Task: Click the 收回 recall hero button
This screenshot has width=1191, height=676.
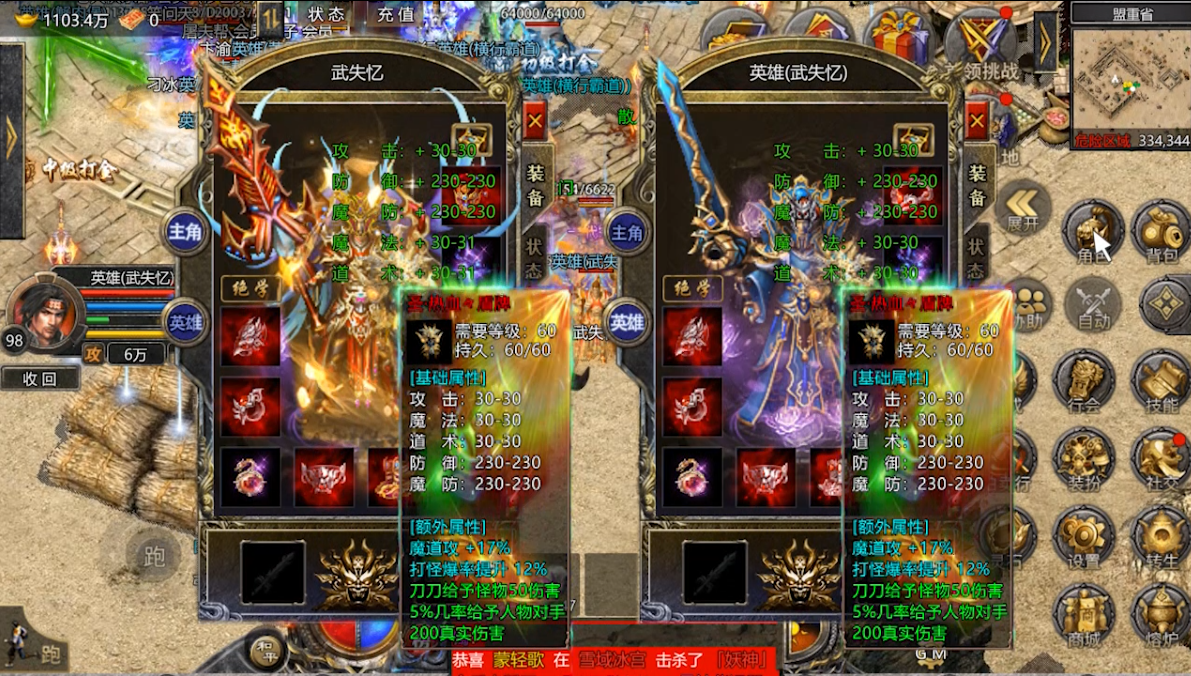Action: pyautogui.click(x=40, y=378)
